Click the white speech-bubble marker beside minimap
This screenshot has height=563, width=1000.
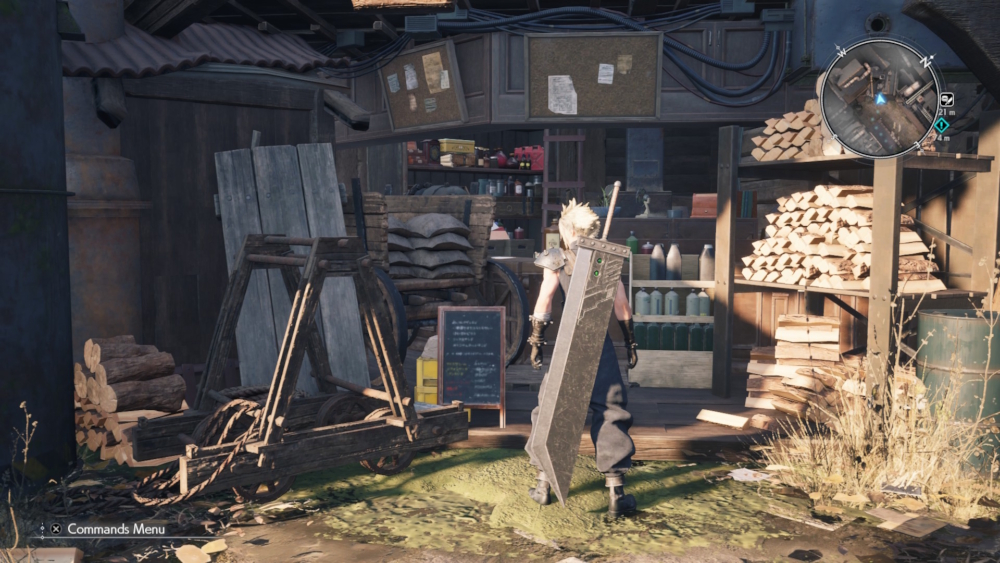946,99
